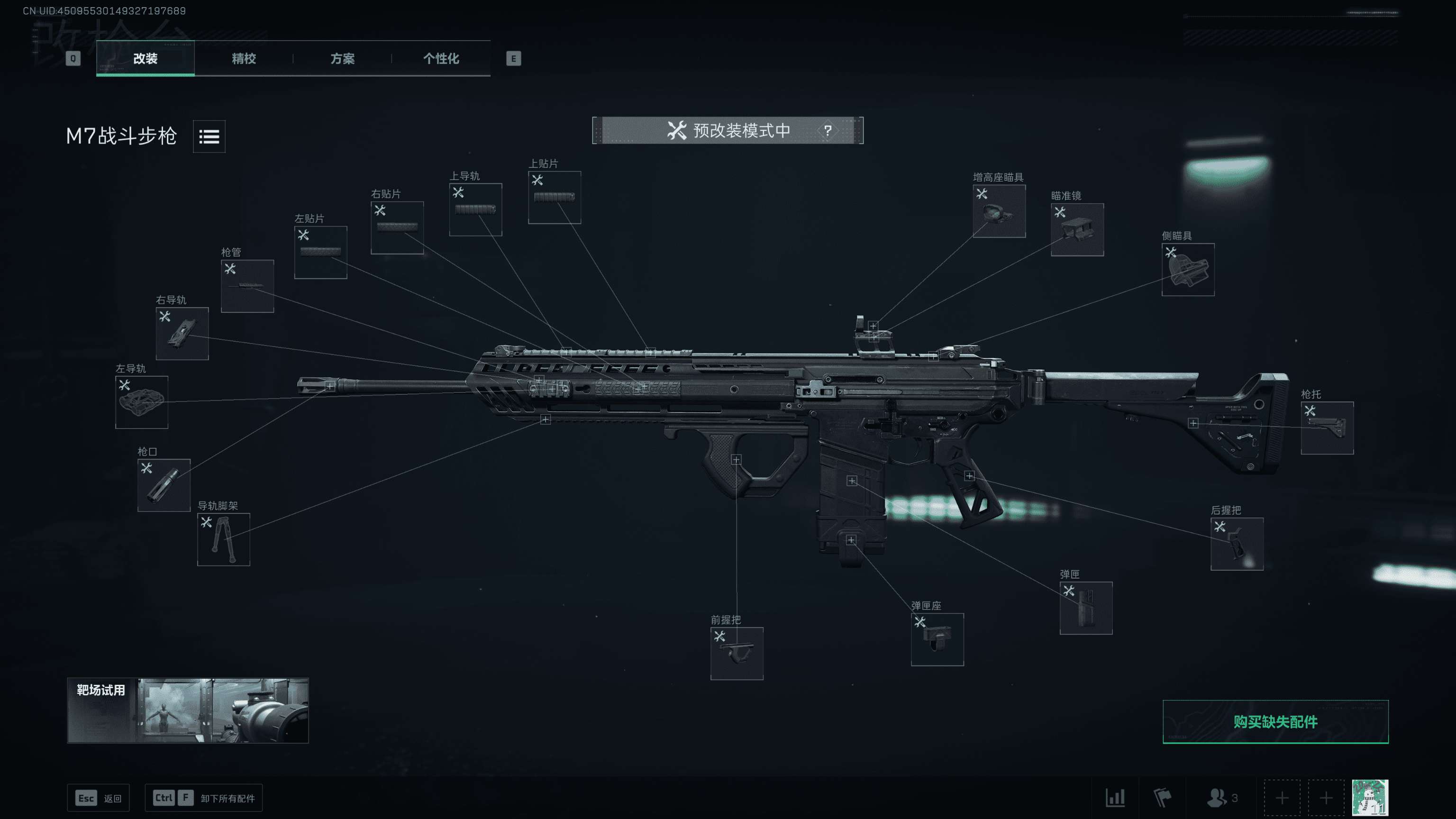Show help for 预改装模式中 question mark
Screen dimensions: 1456x819
828,130
